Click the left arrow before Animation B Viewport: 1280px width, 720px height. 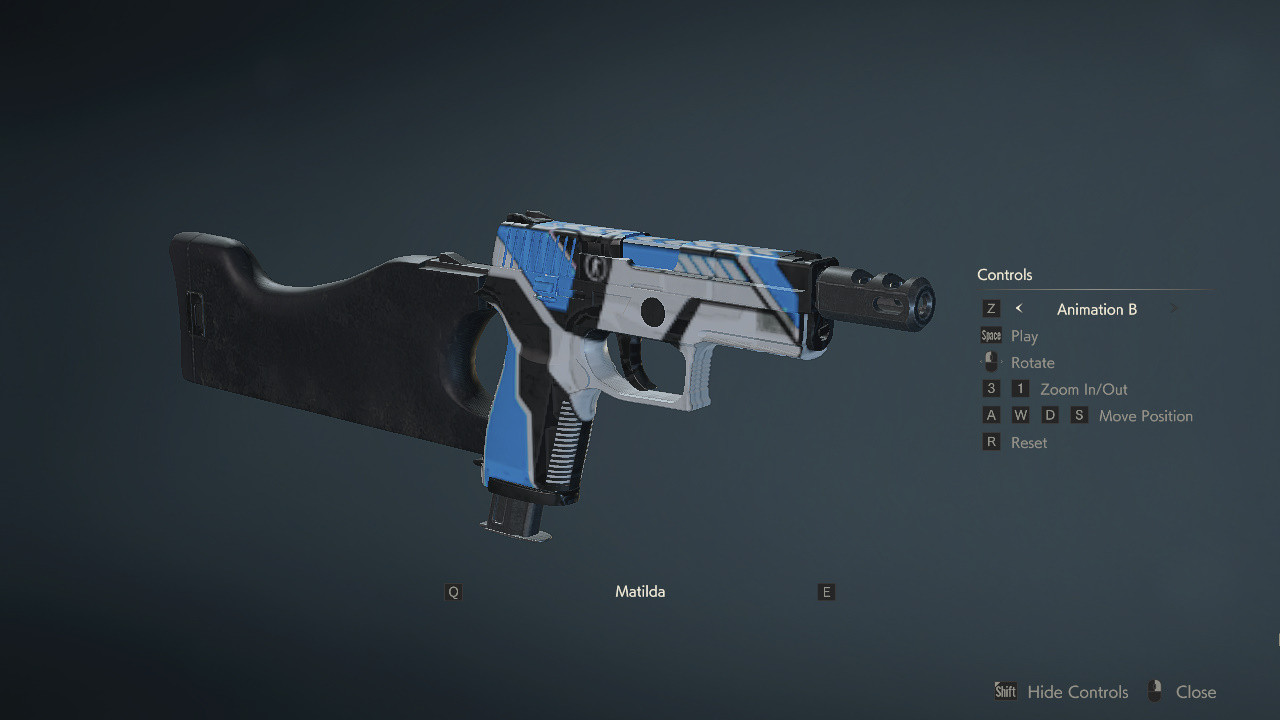pos(1019,308)
